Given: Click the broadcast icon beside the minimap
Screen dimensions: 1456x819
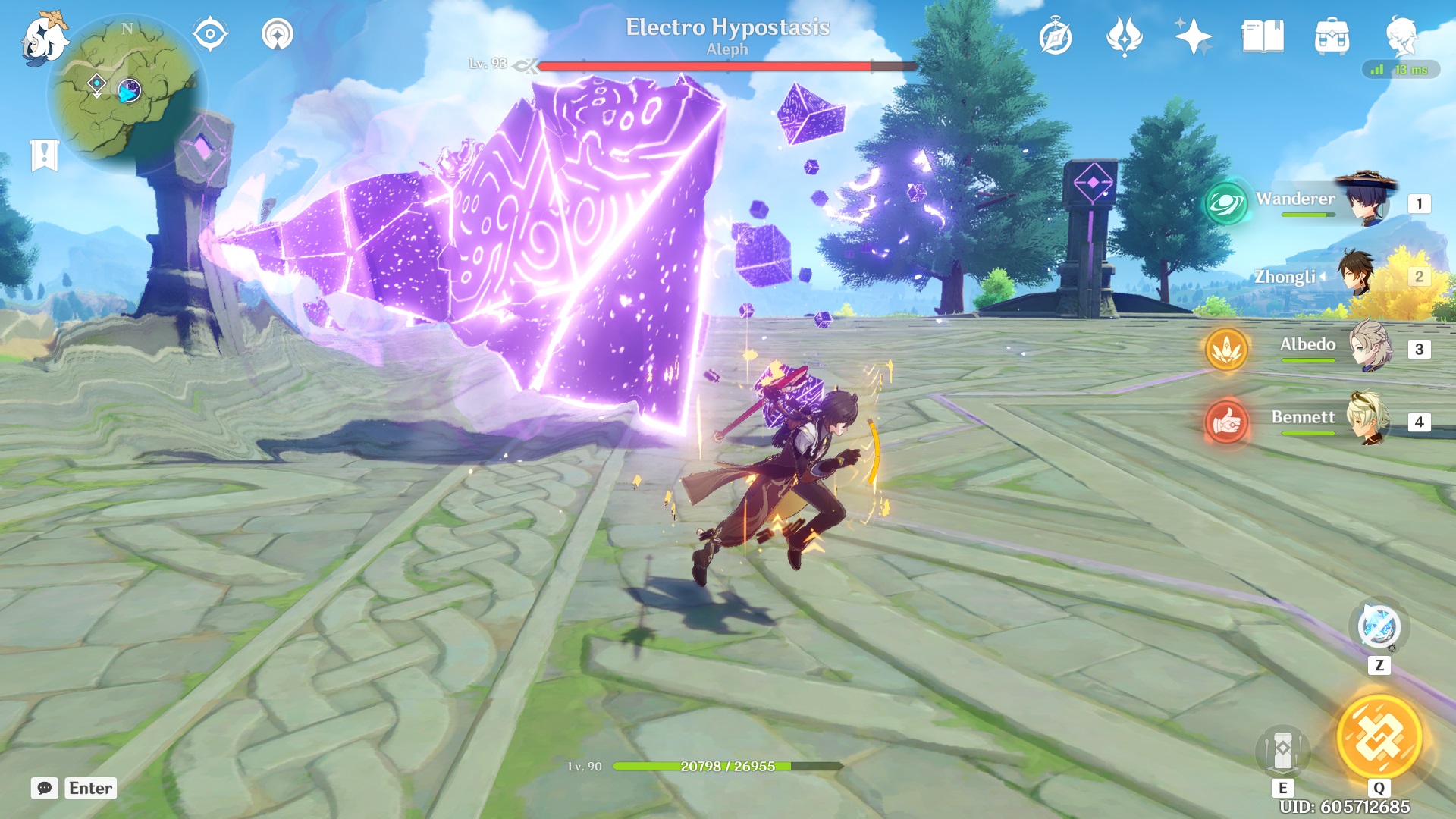Looking at the screenshot, I should [x=278, y=33].
